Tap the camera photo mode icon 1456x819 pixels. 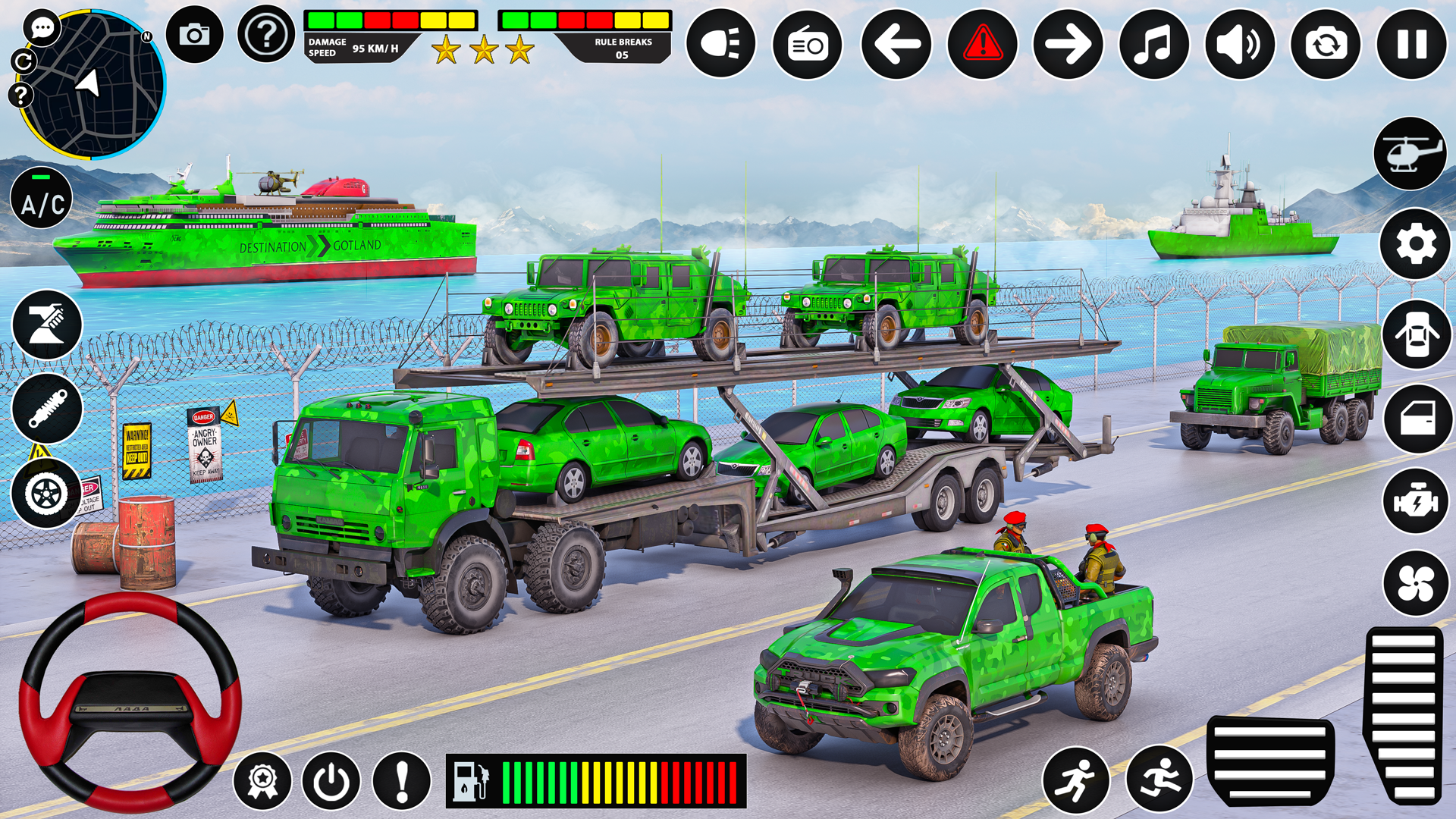tap(195, 33)
